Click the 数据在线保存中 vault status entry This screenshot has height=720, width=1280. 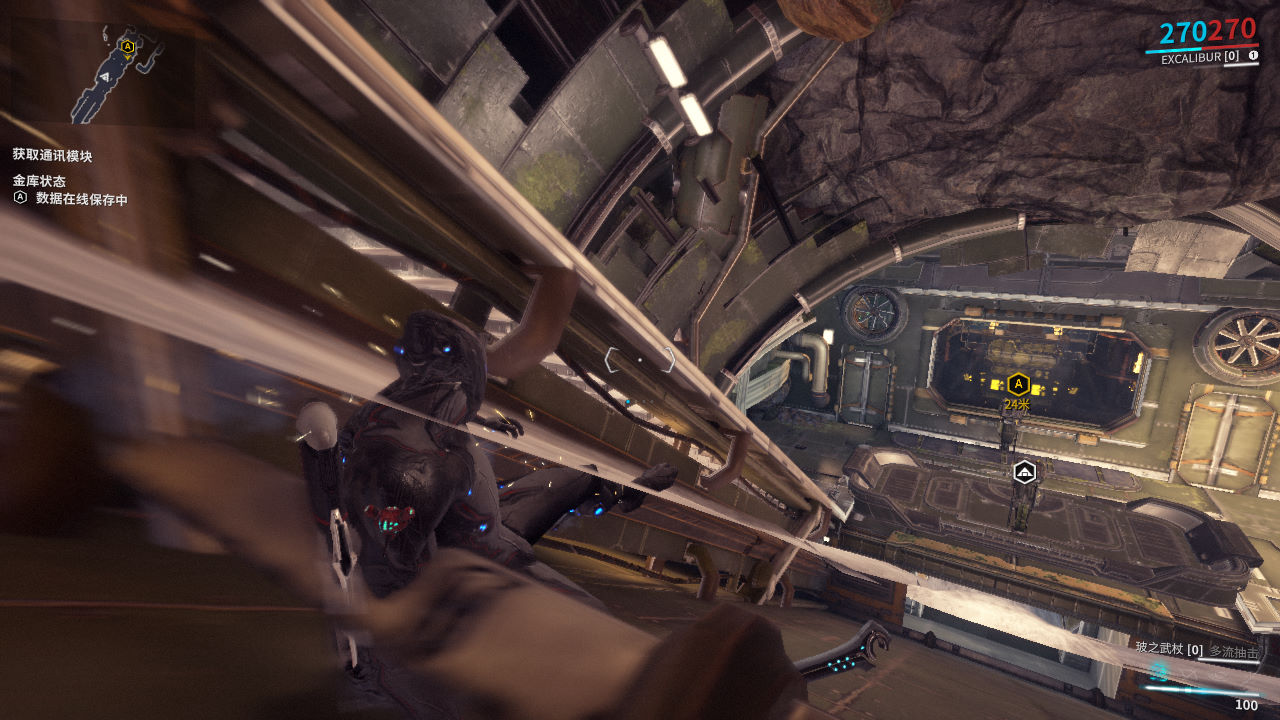(x=81, y=199)
